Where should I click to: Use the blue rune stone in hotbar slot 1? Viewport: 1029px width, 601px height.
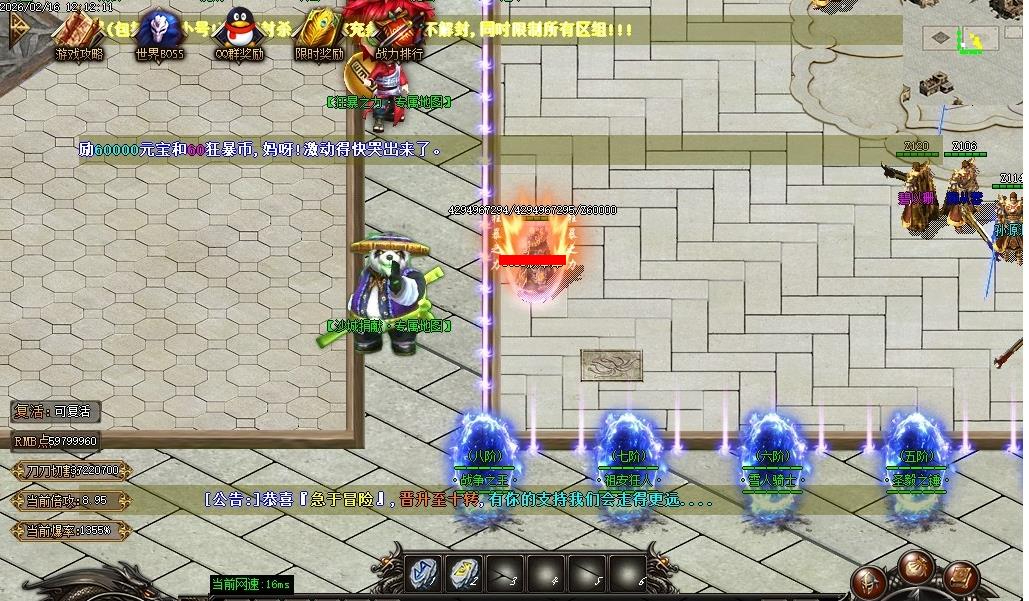point(423,573)
